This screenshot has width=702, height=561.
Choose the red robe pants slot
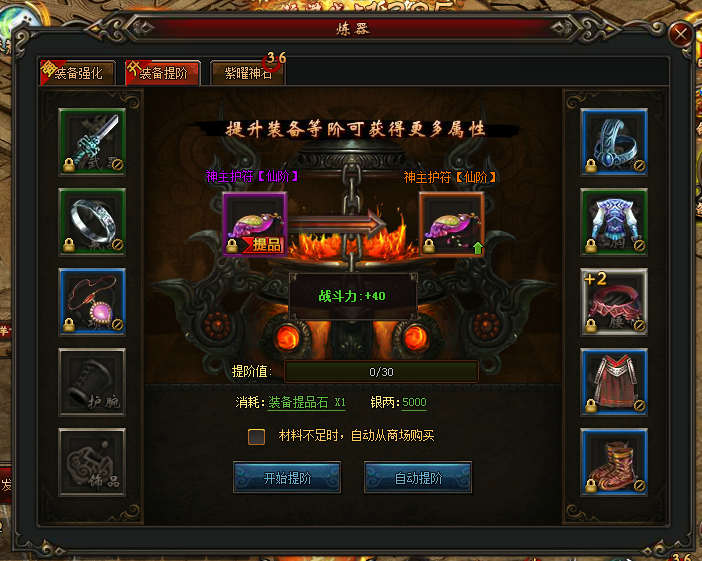point(614,382)
